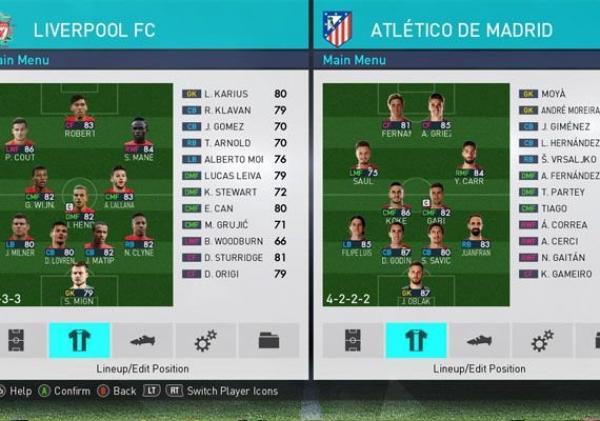Open Liverpool's highlighted shirt lineup tab
This screenshot has width=600, height=421.
(x=79, y=341)
